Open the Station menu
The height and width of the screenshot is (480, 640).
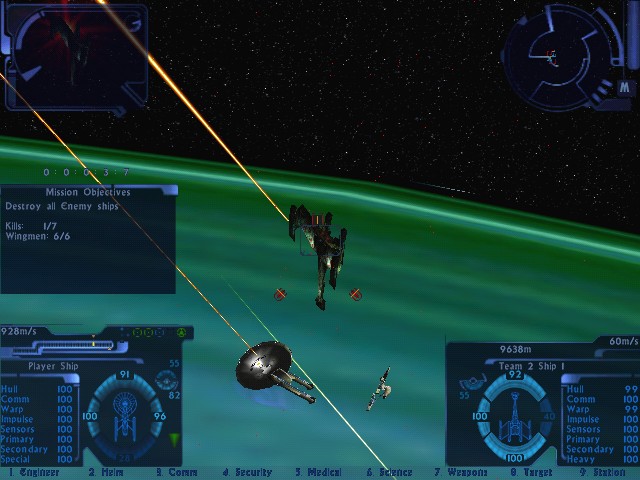[604, 472]
